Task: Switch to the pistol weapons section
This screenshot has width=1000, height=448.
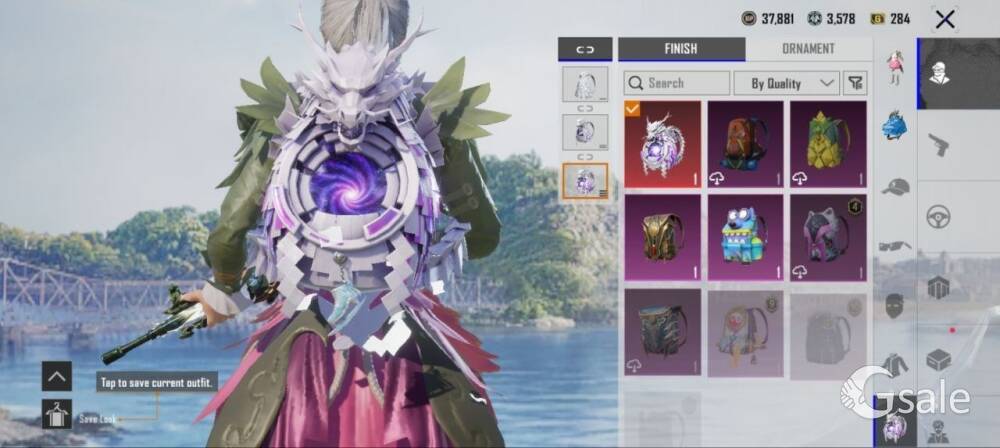Action: (x=938, y=144)
